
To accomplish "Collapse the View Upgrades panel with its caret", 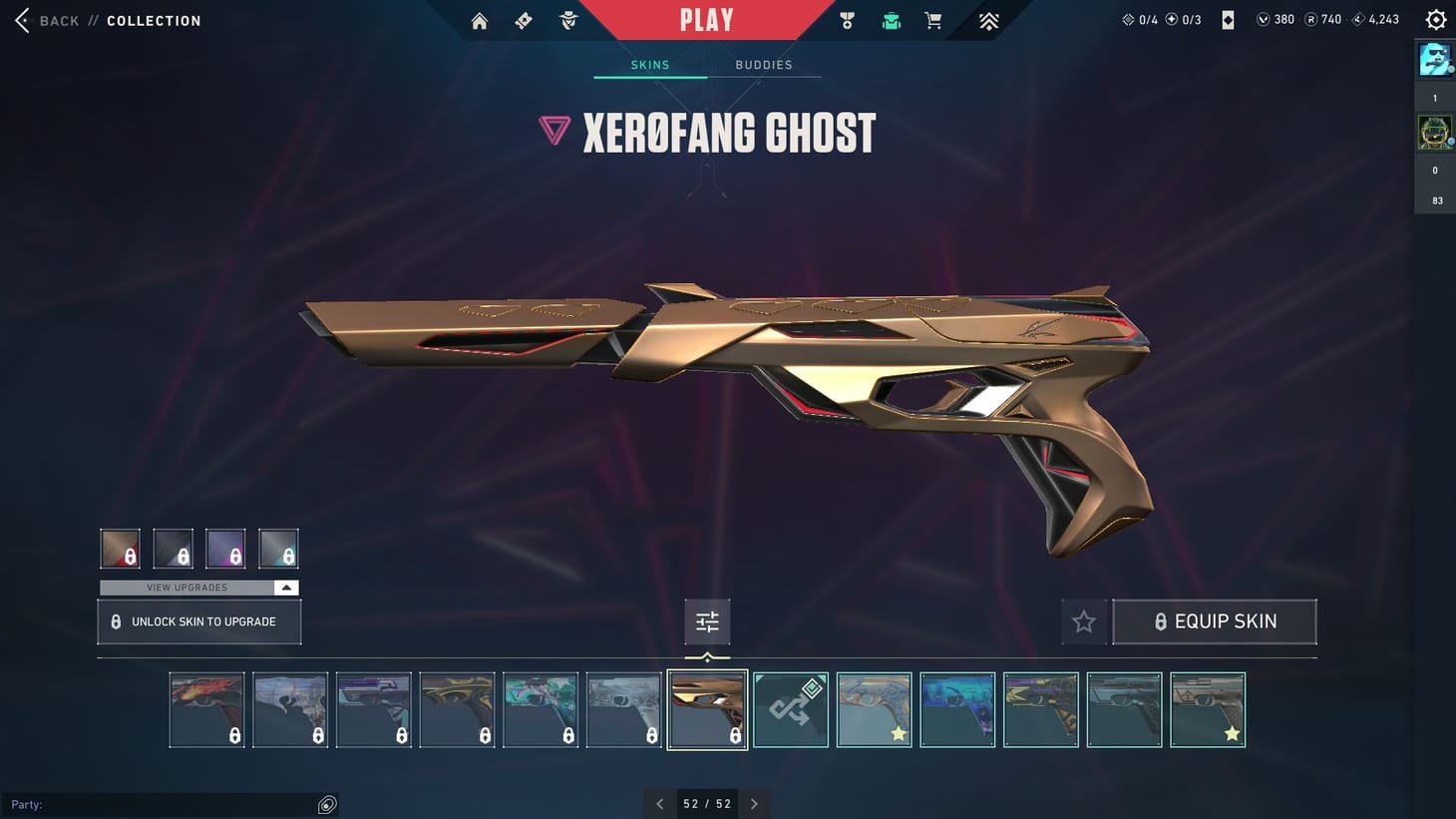I will [x=286, y=588].
